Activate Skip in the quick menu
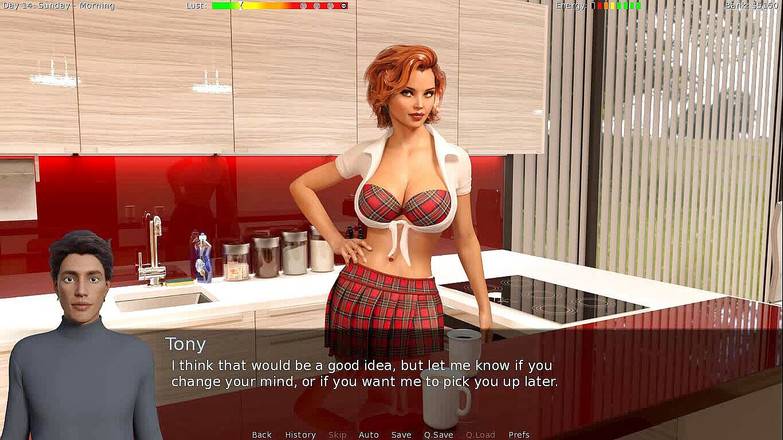783x440 pixels. coord(337,434)
